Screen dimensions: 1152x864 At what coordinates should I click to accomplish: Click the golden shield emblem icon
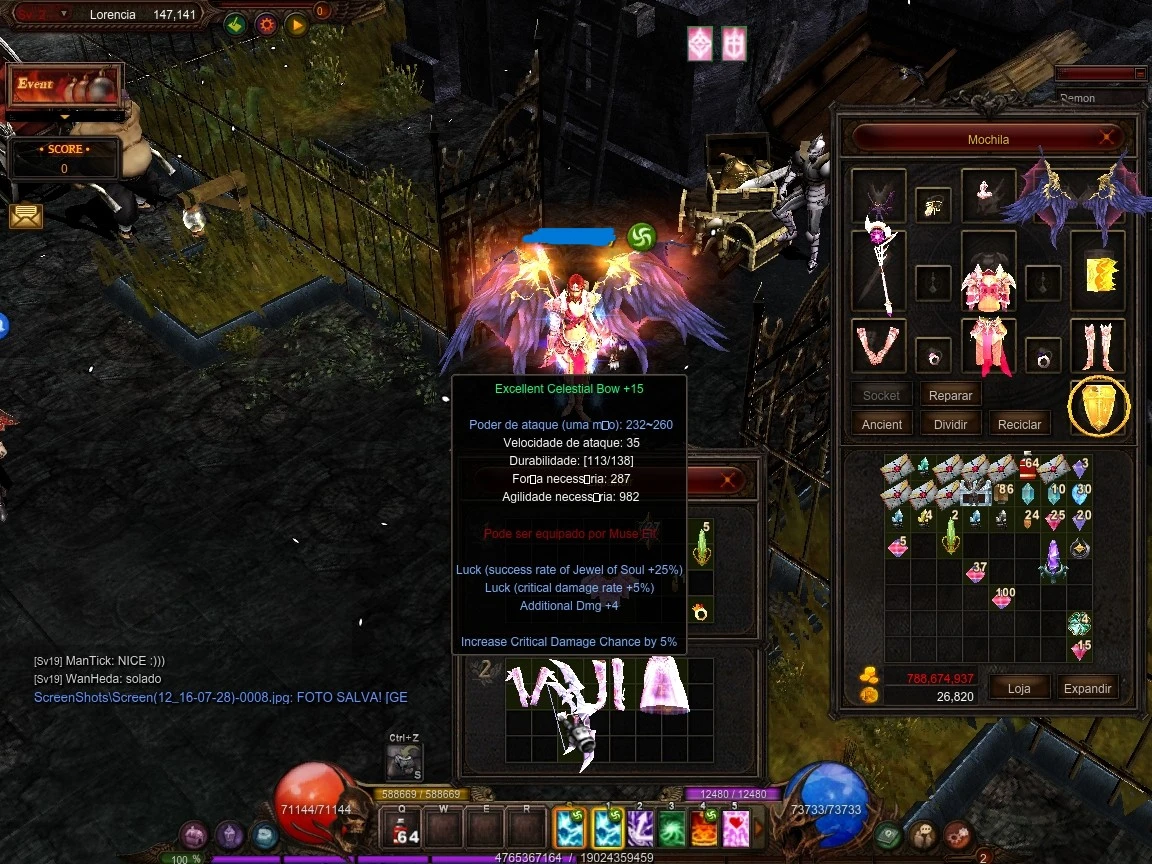pos(1098,407)
